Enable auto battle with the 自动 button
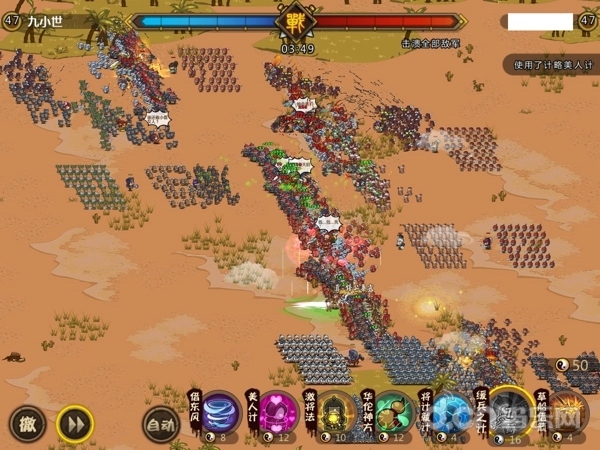Image resolution: width=600 pixels, height=450 pixels. click(158, 424)
